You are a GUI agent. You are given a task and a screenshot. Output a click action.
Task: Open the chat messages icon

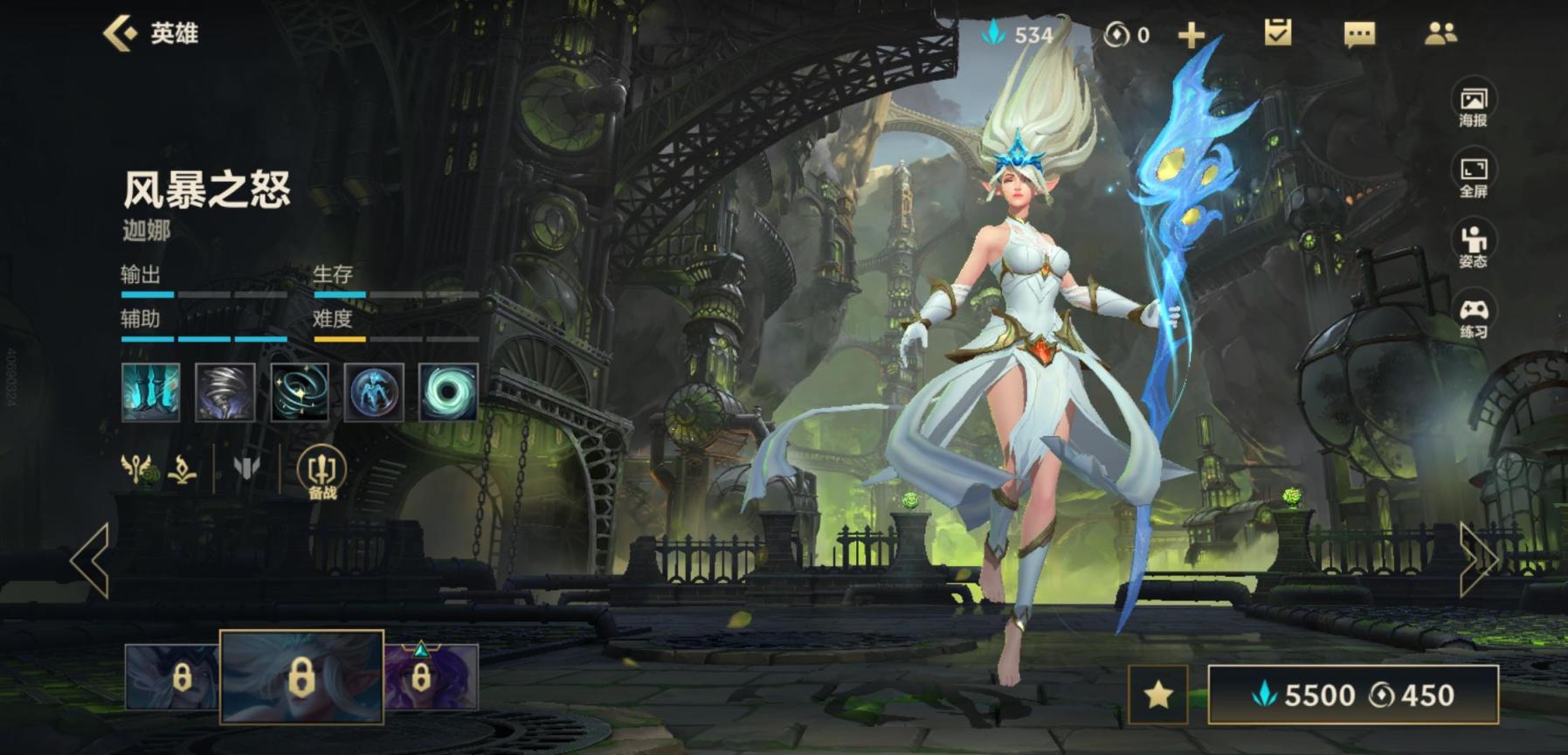click(1358, 34)
